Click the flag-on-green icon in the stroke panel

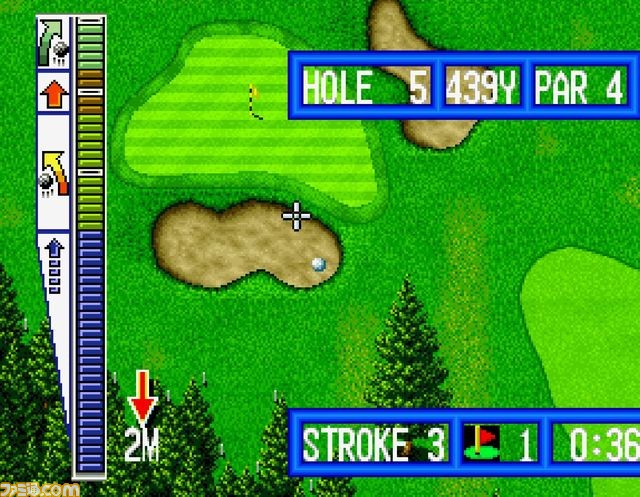click(483, 443)
